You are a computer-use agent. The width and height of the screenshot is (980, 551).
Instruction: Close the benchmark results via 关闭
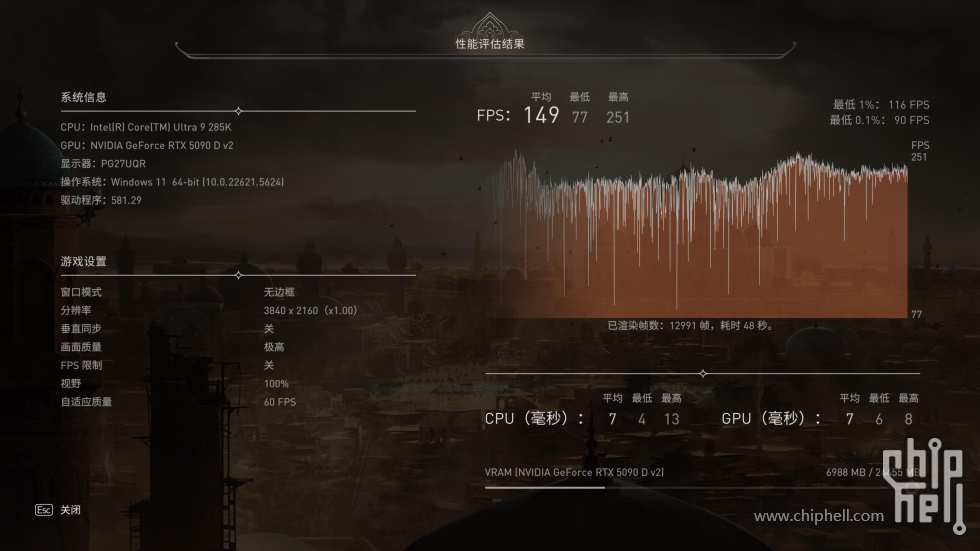tap(69, 510)
